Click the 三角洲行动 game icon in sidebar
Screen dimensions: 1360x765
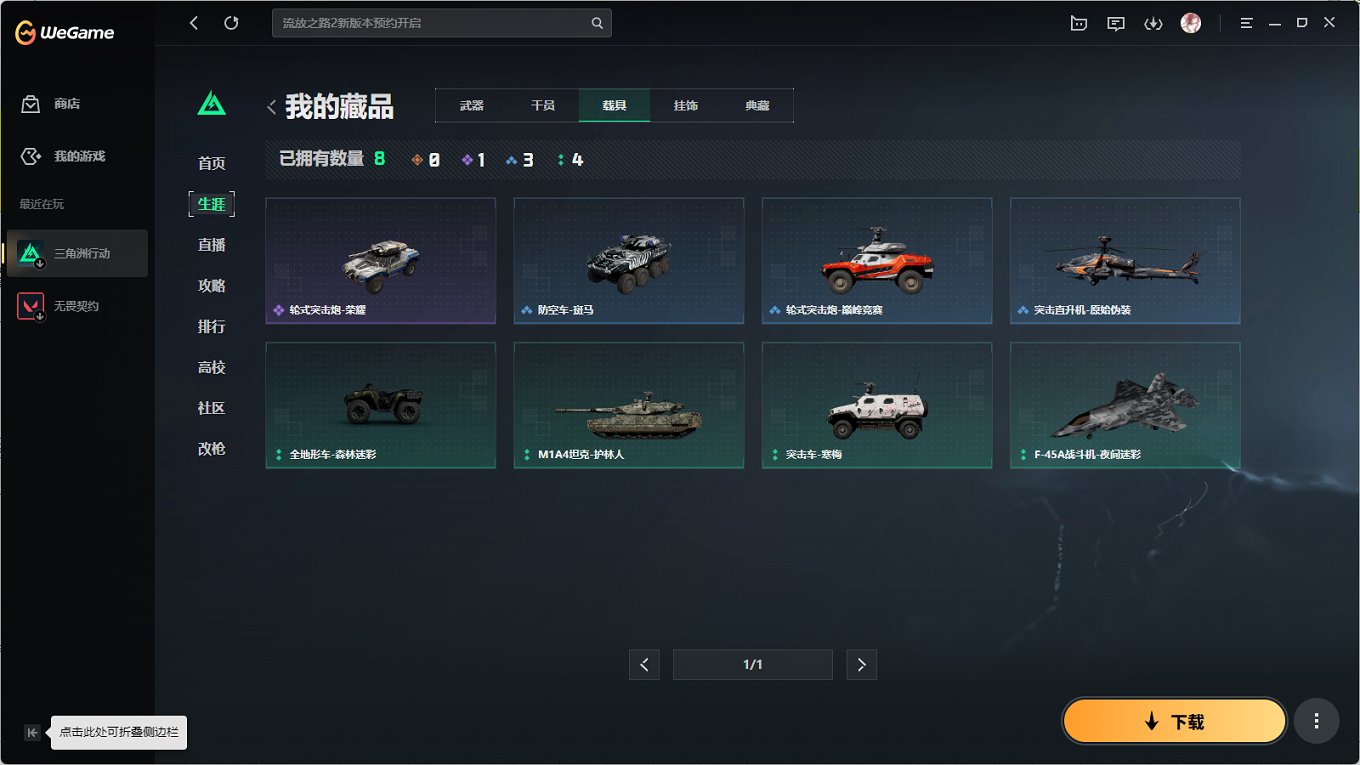(32, 253)
